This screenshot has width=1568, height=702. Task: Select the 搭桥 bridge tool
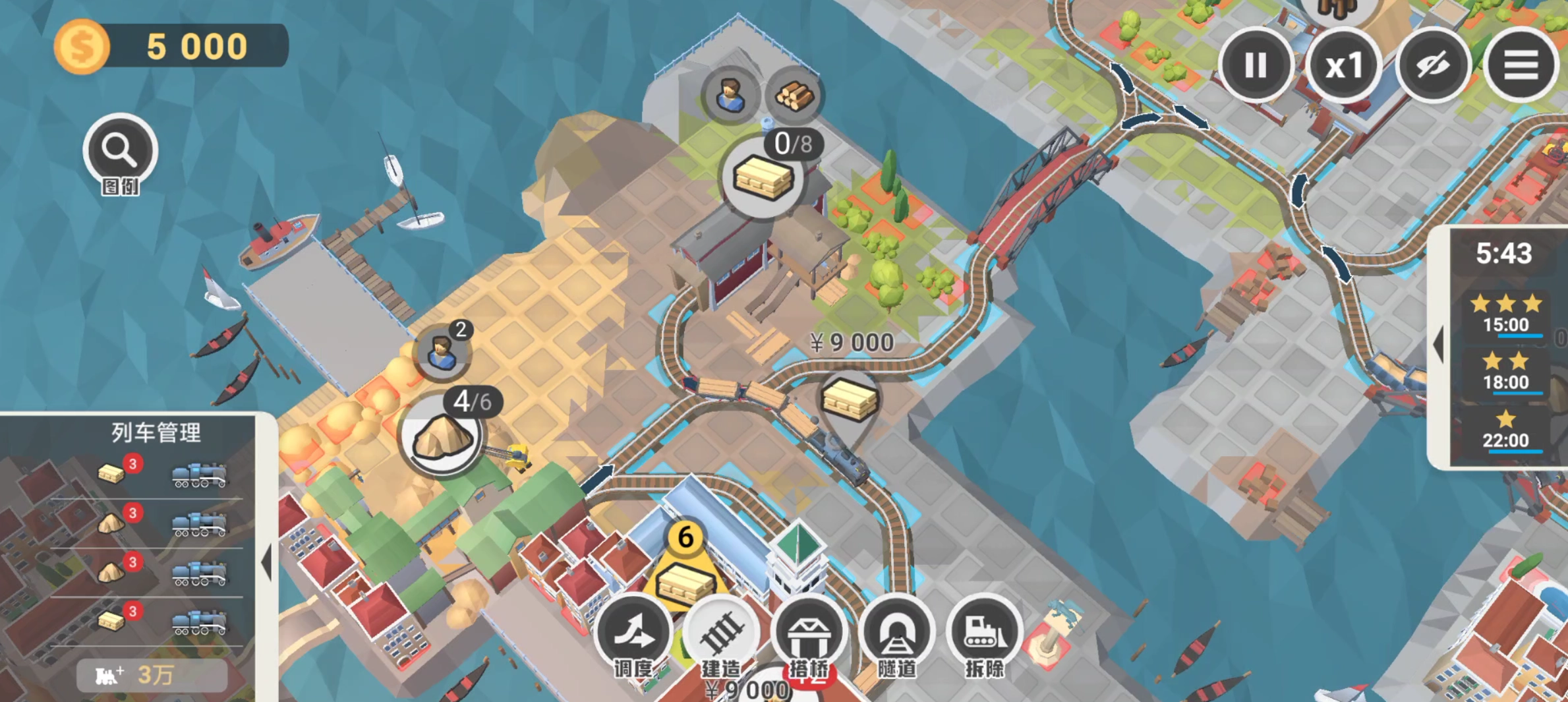tap(809, 634)
